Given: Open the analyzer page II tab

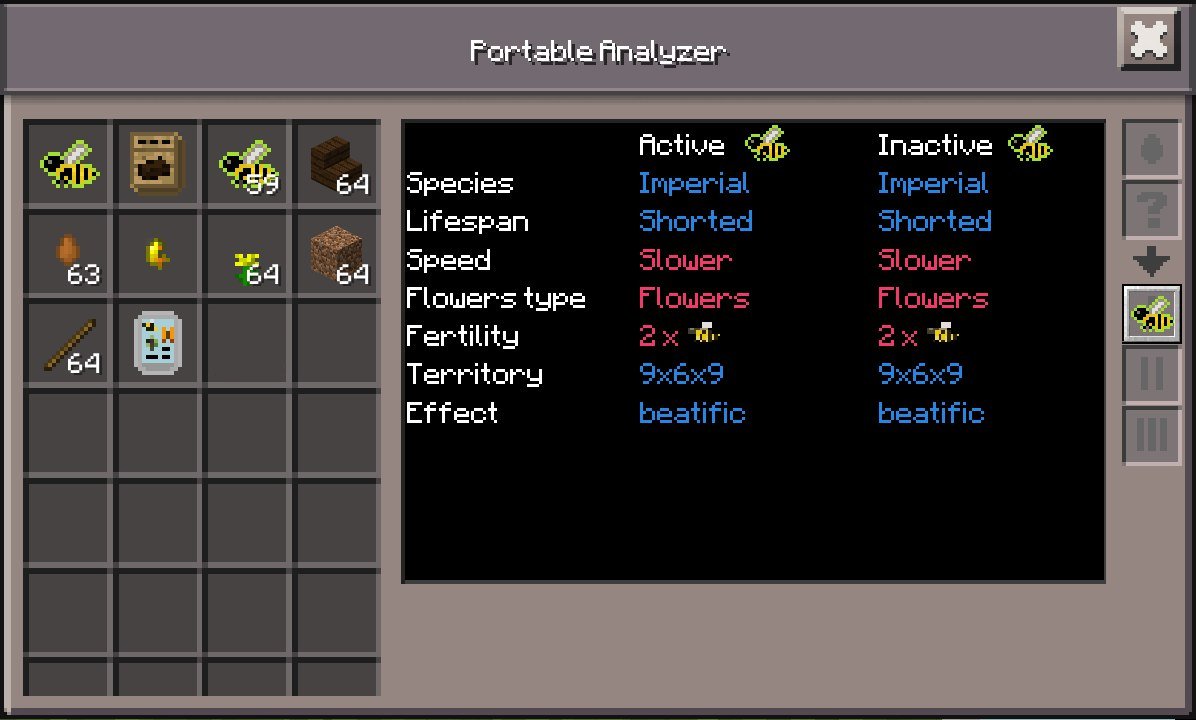Looking at the screenshot, I should (1150, 374).
